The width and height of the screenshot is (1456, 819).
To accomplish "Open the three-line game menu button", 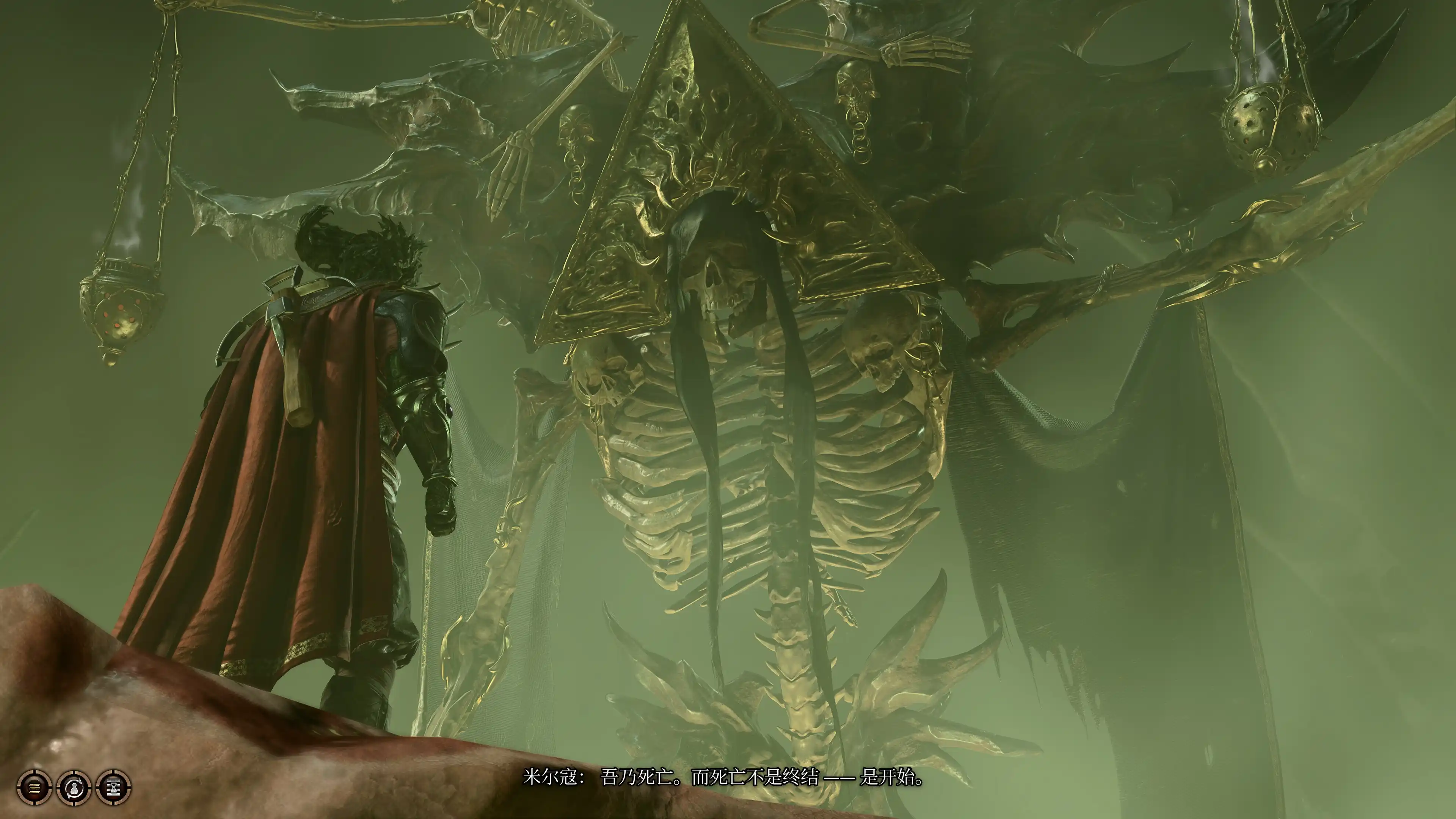I will tap(35, 787).
